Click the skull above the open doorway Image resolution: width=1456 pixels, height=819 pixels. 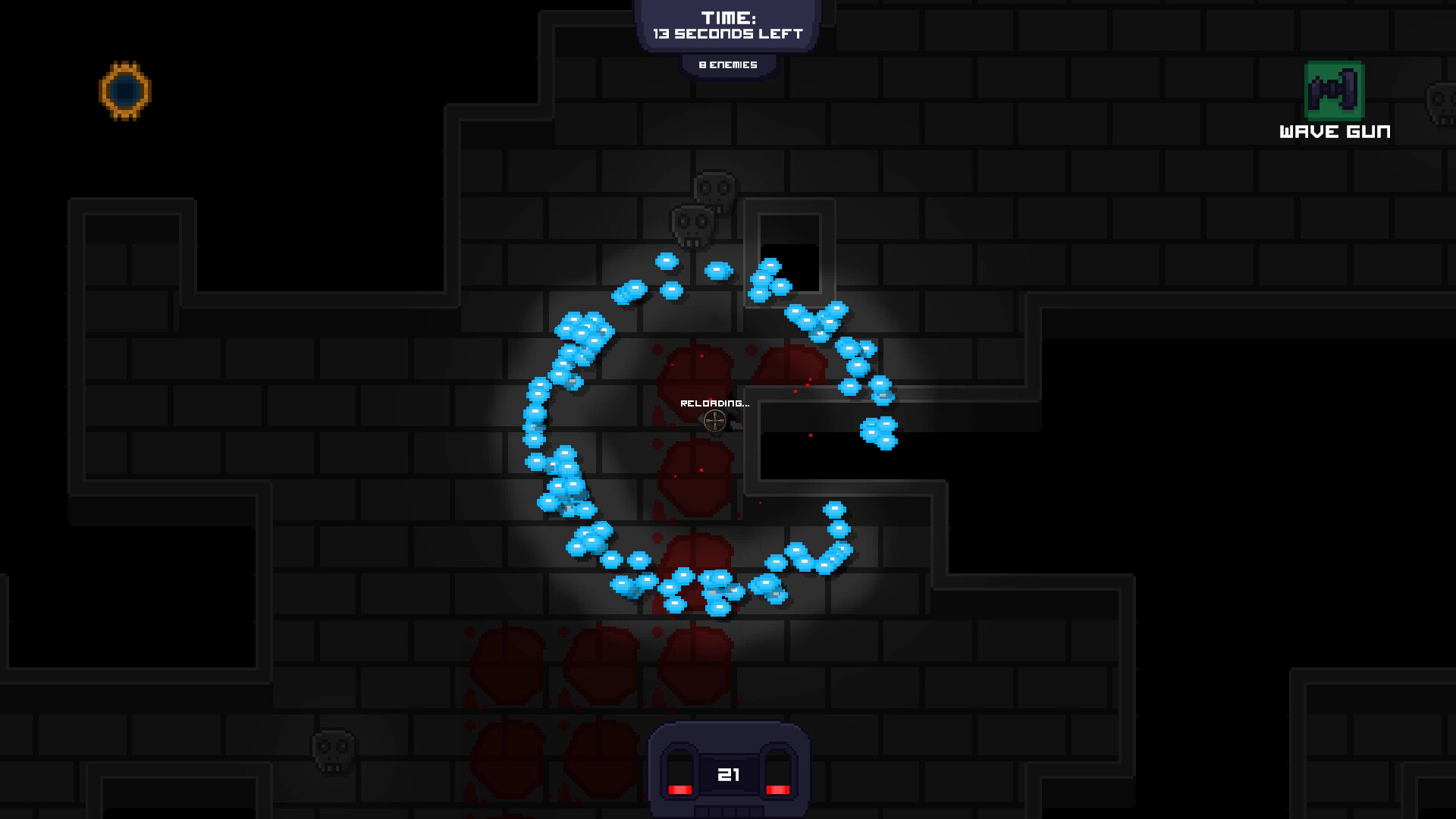coord(713,187)
